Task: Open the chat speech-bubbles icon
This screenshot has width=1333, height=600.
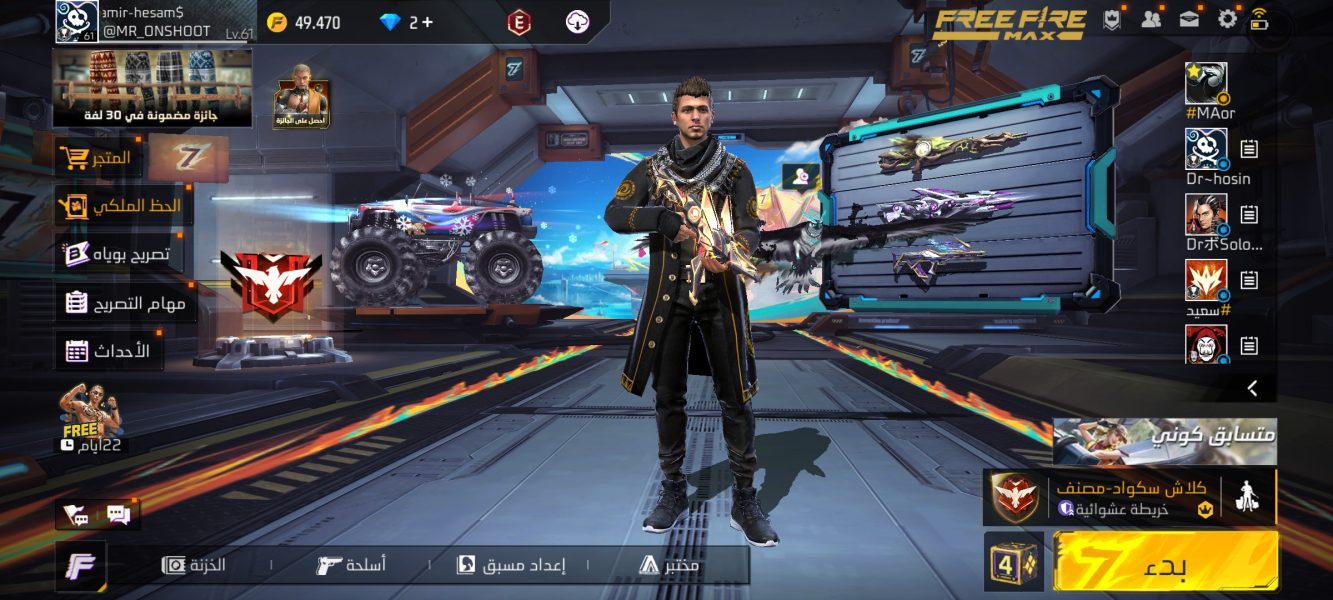Action: pos(118,515)
